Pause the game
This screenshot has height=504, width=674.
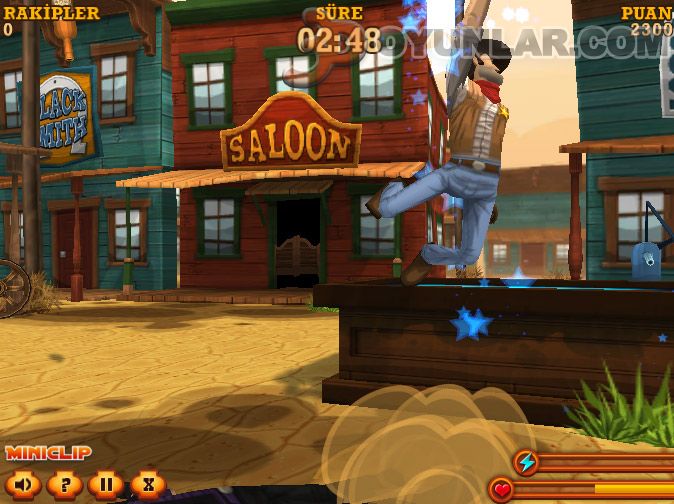(105, 485)
